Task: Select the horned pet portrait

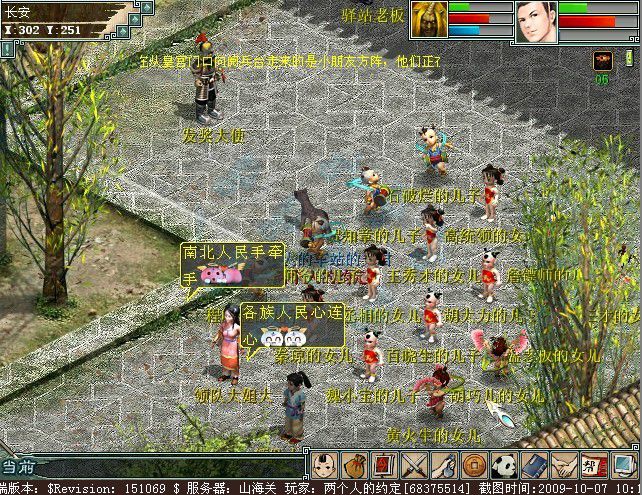Action: pos(428,20)
